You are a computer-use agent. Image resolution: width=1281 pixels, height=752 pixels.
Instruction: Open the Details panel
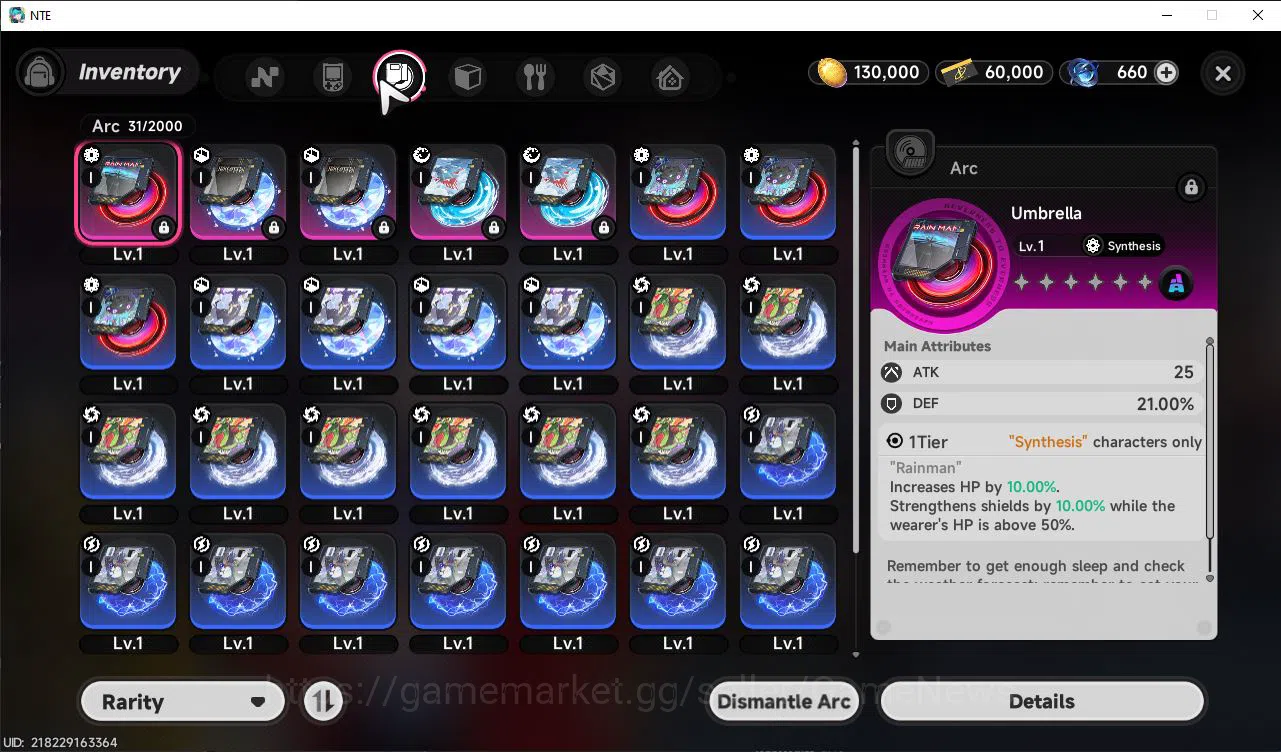click(1042, 701)
